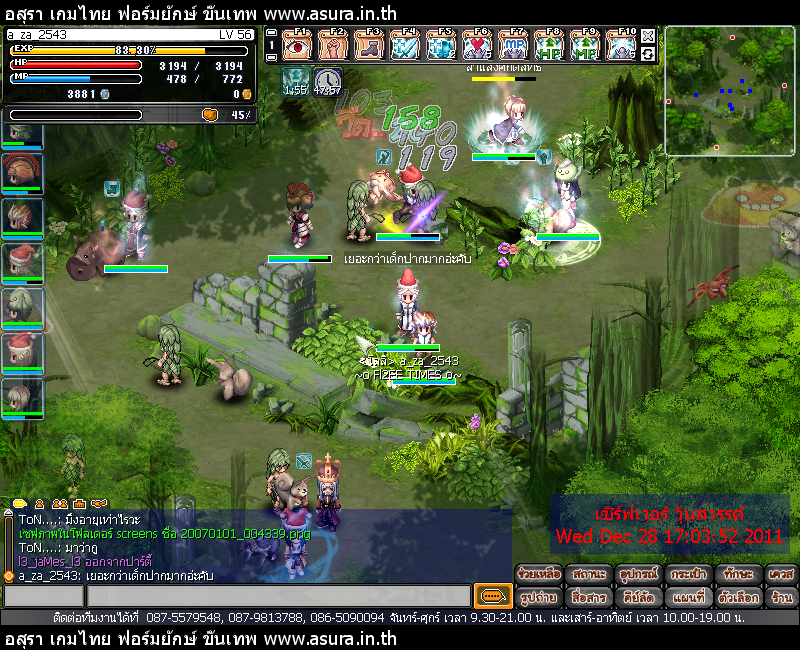Use the blue MP skill in F7 slot

[x=513, y=46]
